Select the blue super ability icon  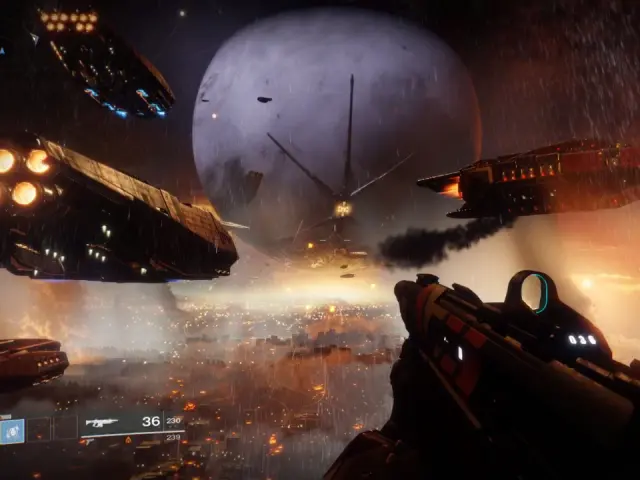12,430
